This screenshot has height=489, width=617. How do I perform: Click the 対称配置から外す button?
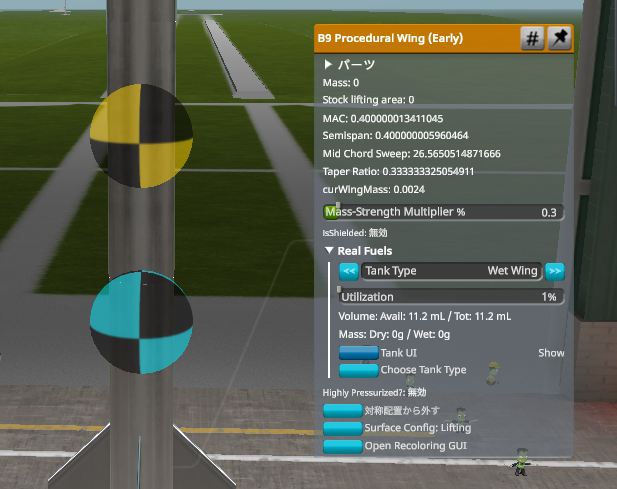click(x=342, y=411)
